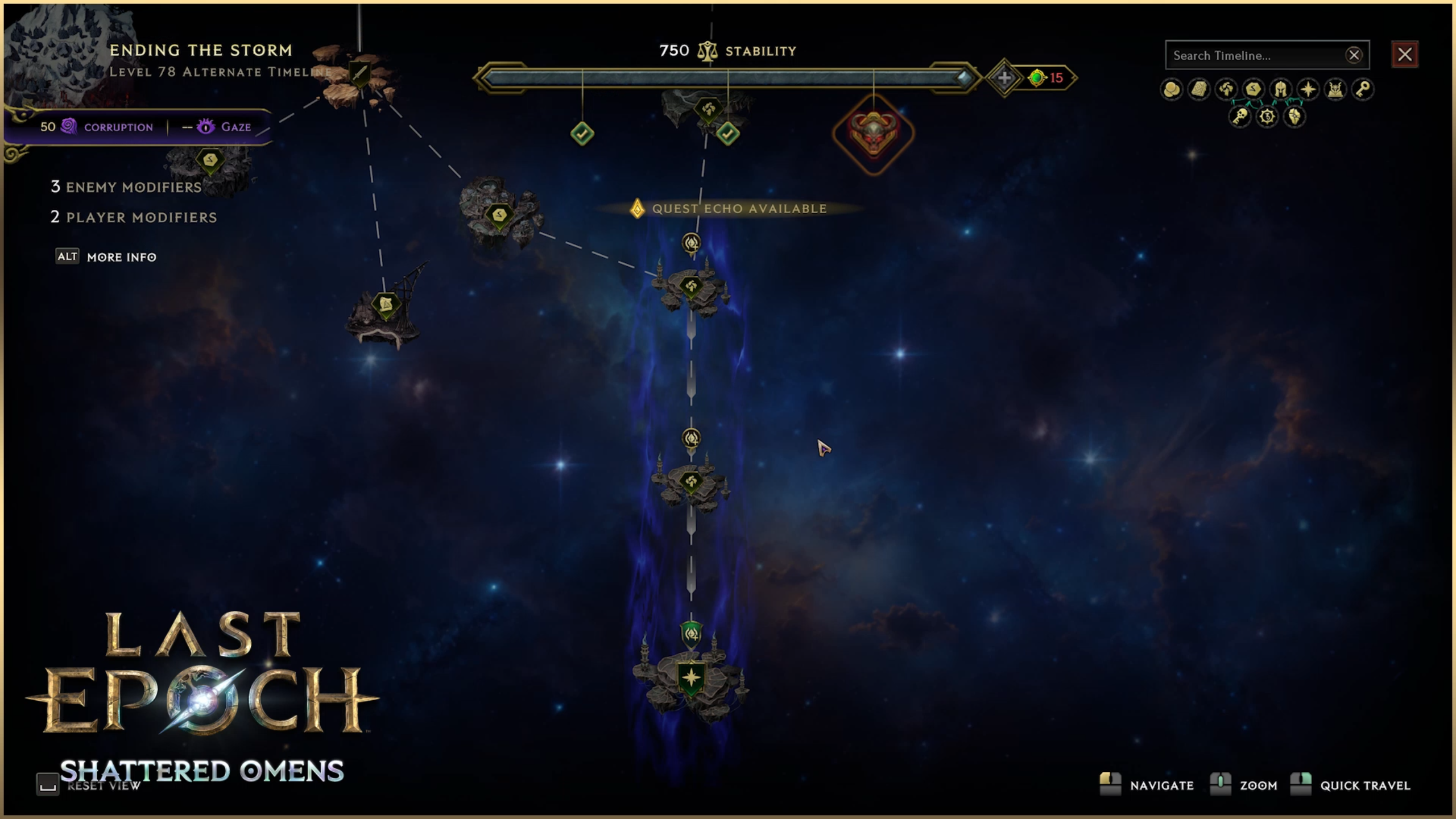The height and width of the screenshot is (819, 1456).
Task: Toggle the cracked crystal reward filter
Action: [x=1294, y=117]
